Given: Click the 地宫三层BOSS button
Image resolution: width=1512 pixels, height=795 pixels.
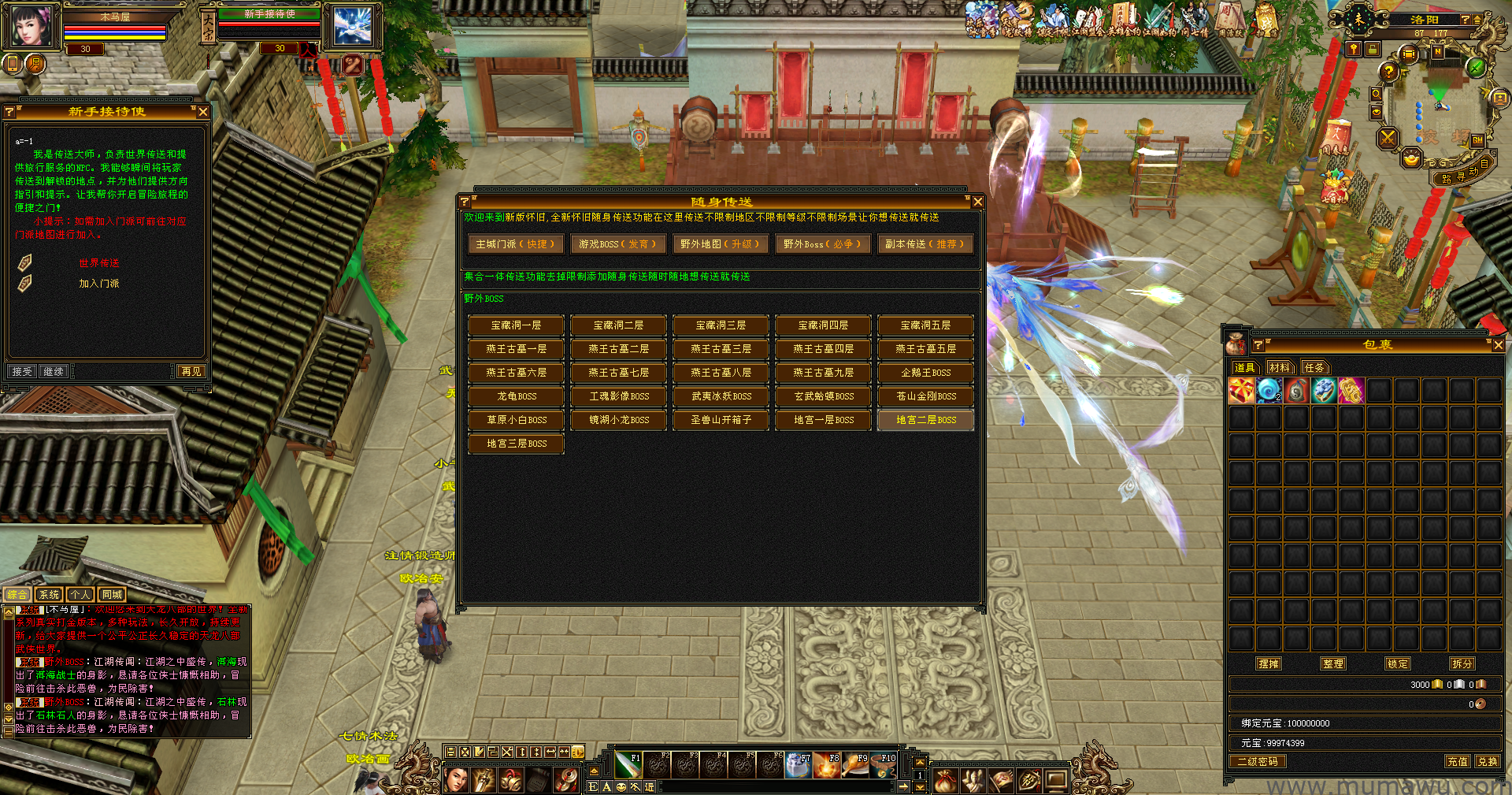Looking at the screenshot, I should point(516,444).
